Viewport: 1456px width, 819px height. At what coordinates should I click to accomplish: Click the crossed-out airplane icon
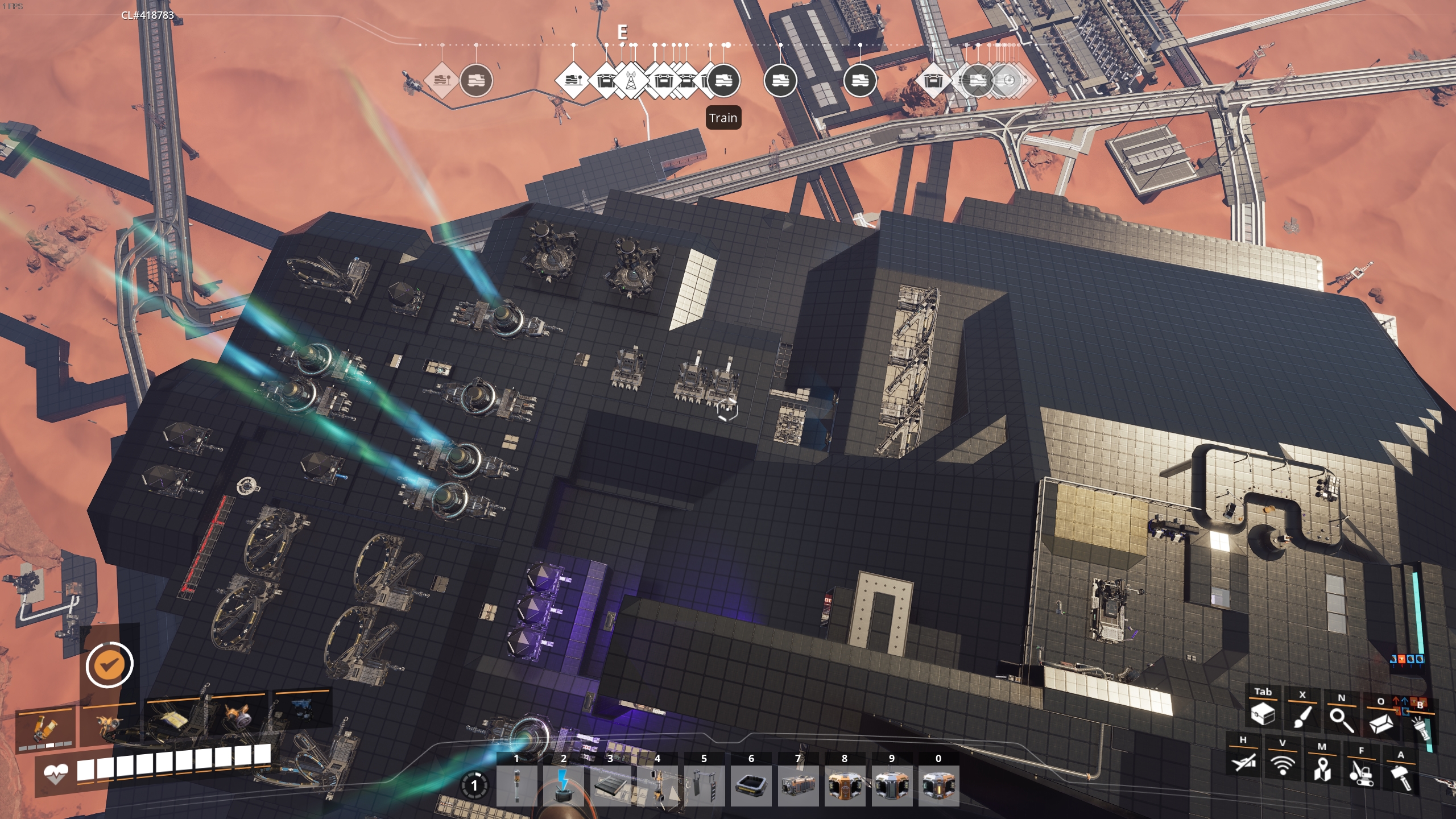coord(1243,761)
